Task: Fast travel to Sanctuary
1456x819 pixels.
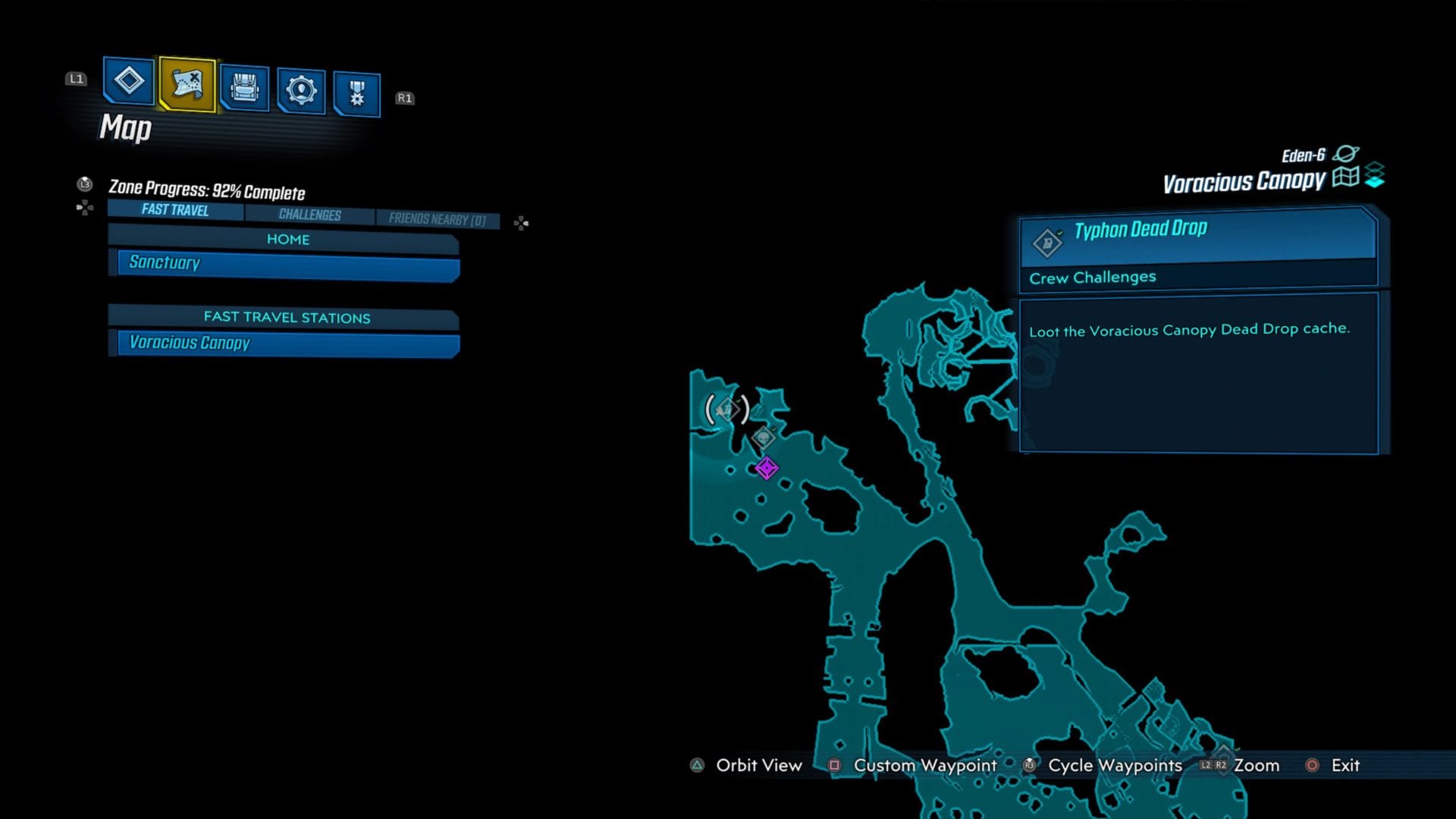Action: point(284,264)
